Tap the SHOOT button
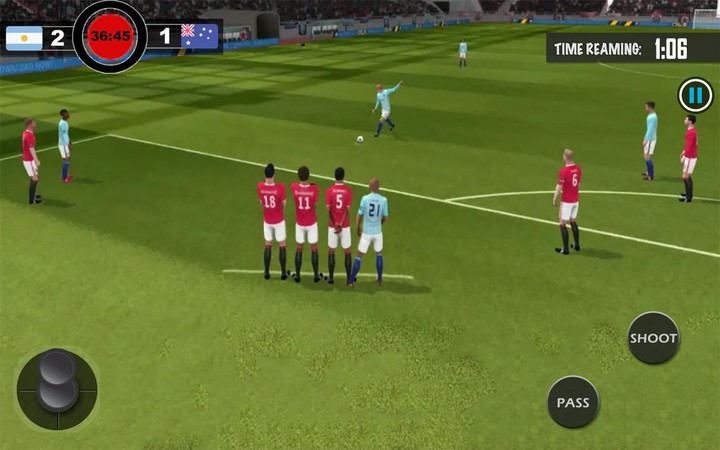This screenshot has height=450, width=720. pyautogui.click(x=653, y=338)
